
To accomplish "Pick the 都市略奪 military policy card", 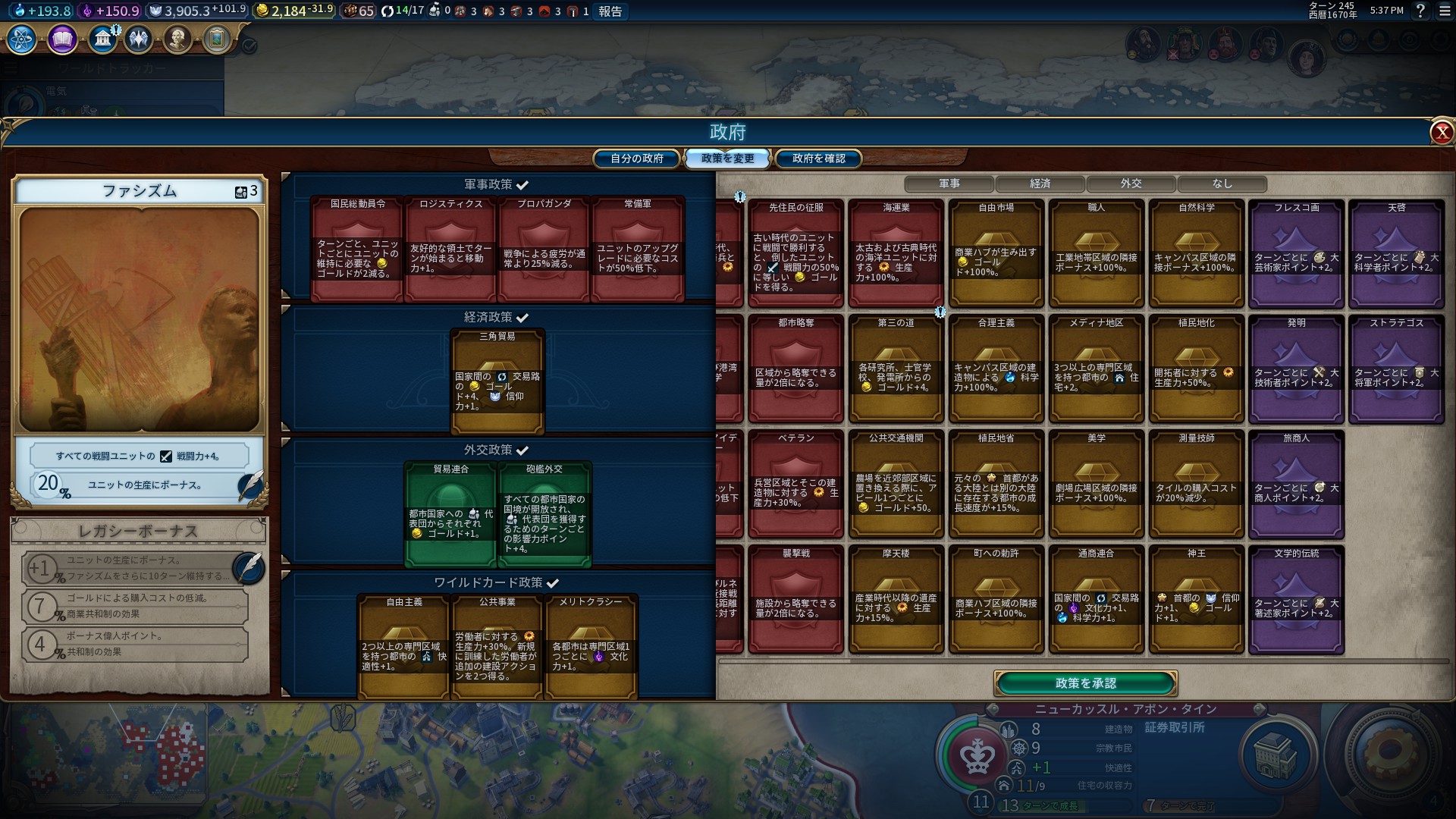I will coord(795,368).
